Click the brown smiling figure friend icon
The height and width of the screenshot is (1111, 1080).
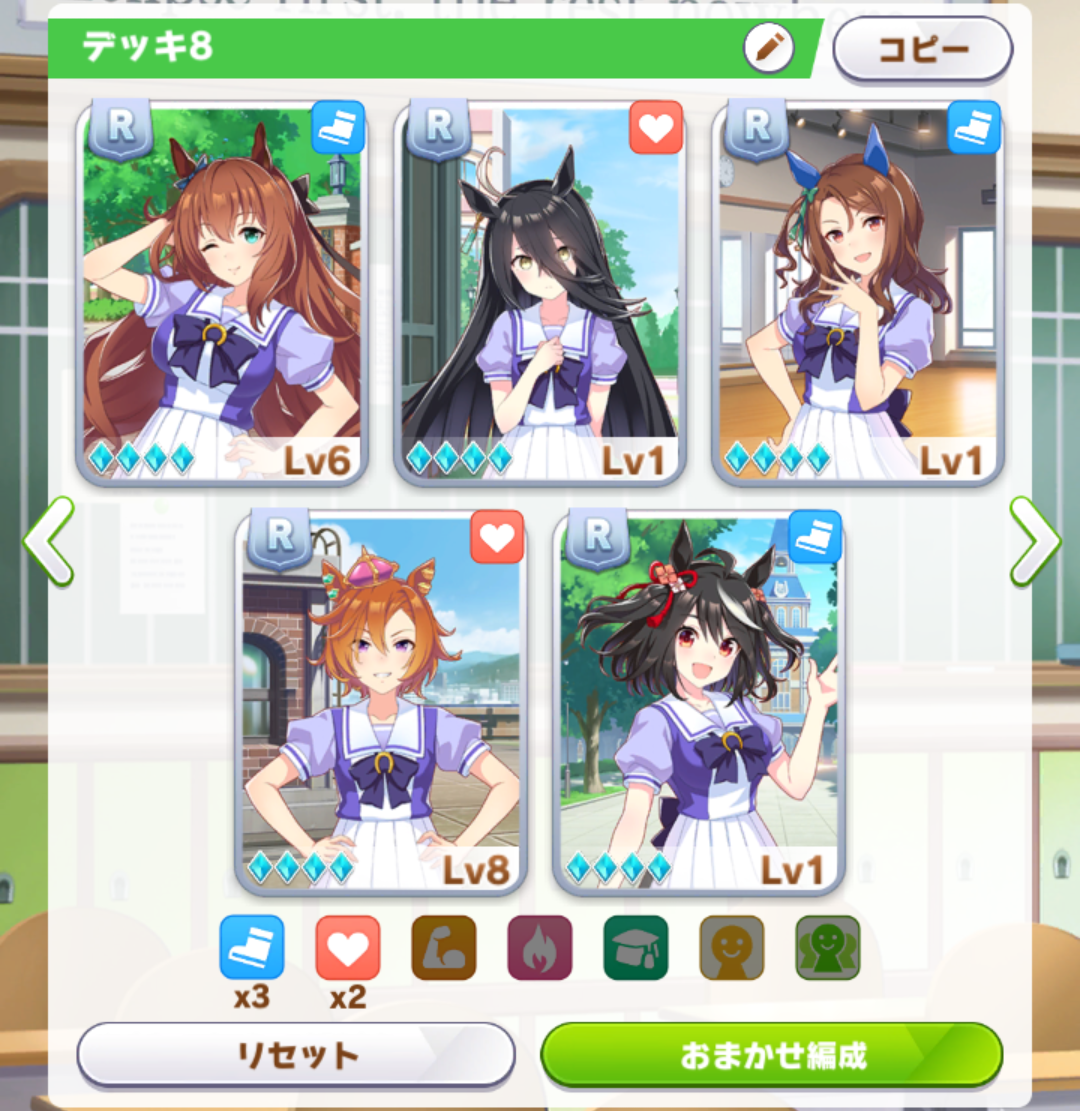point(732,947)
